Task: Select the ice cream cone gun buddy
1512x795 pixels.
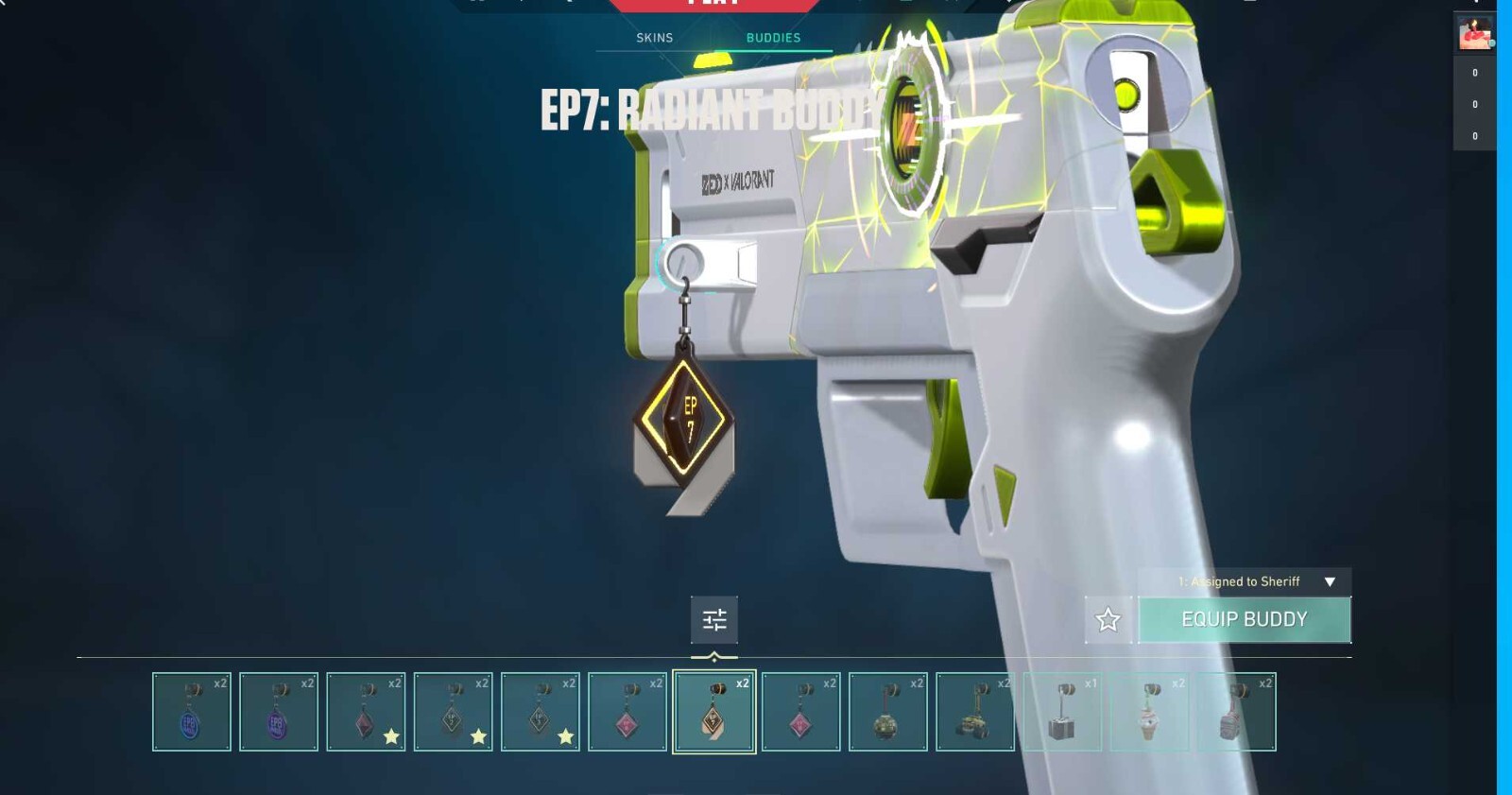Action: pos(1148,711)
